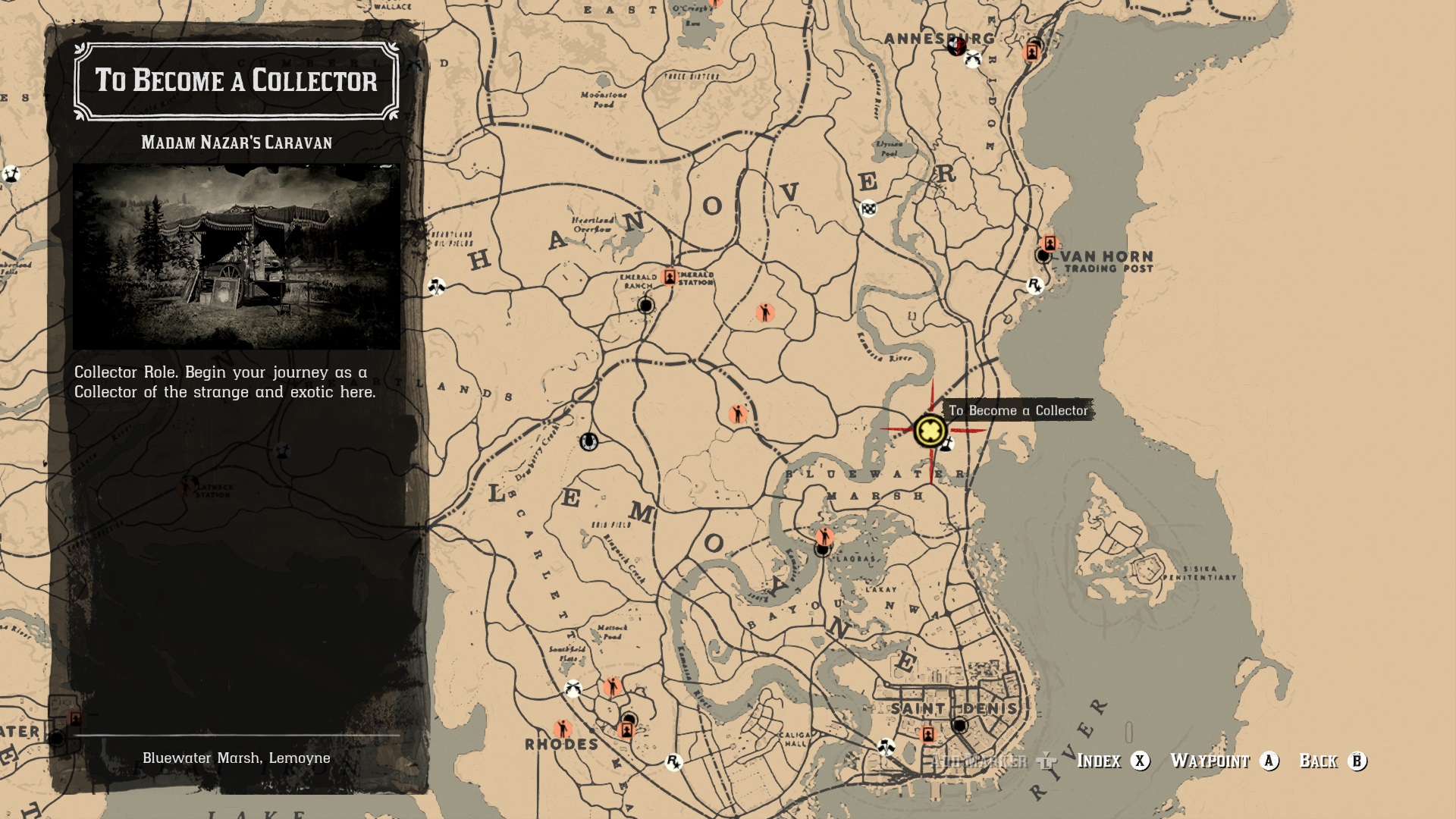
Task: Choose the Rockstar mission marker south of Van Horn
Action: click(1034, 285)
